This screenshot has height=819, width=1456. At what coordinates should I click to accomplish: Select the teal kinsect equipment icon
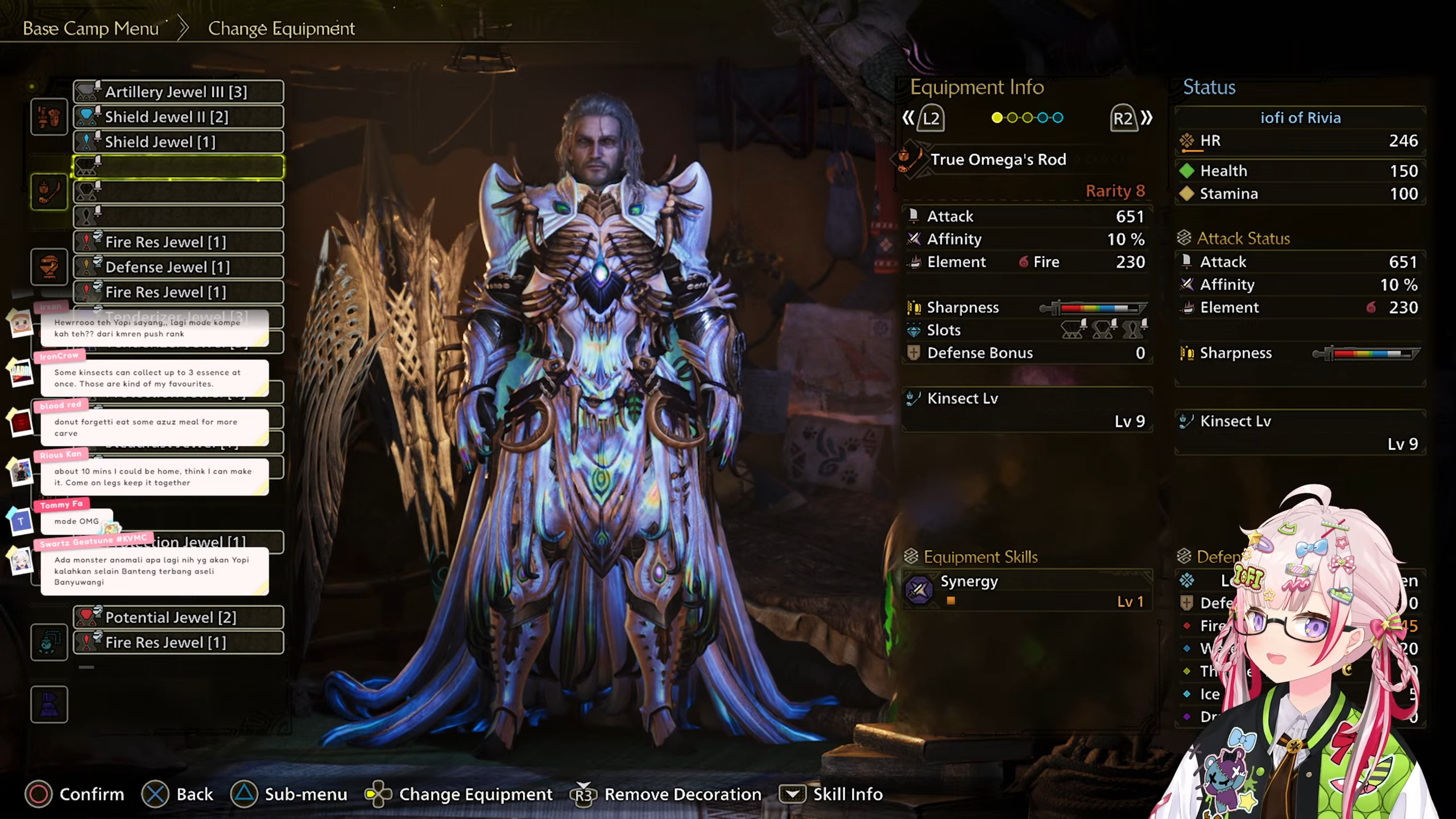49,642
